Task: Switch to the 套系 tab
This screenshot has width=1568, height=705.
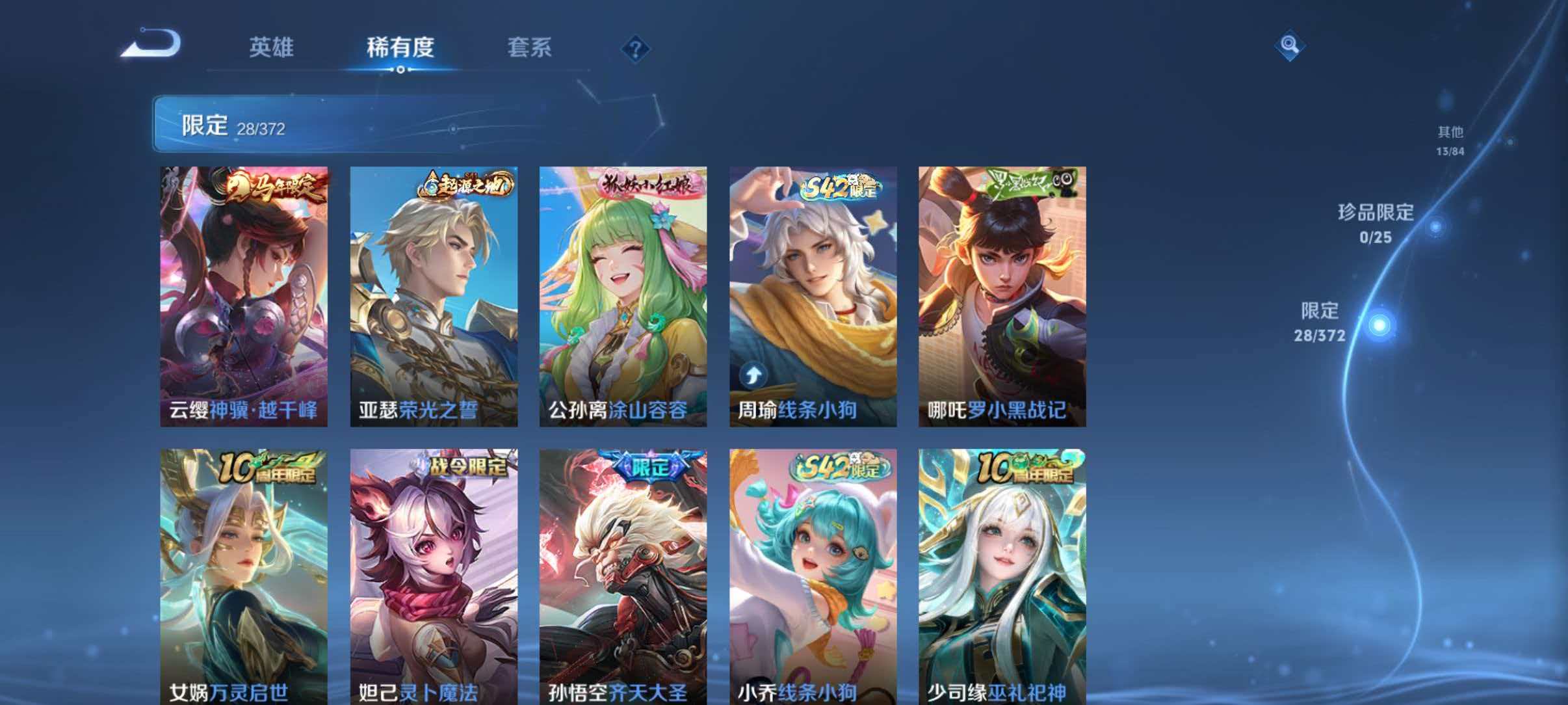Action: [x=529, y=48]
